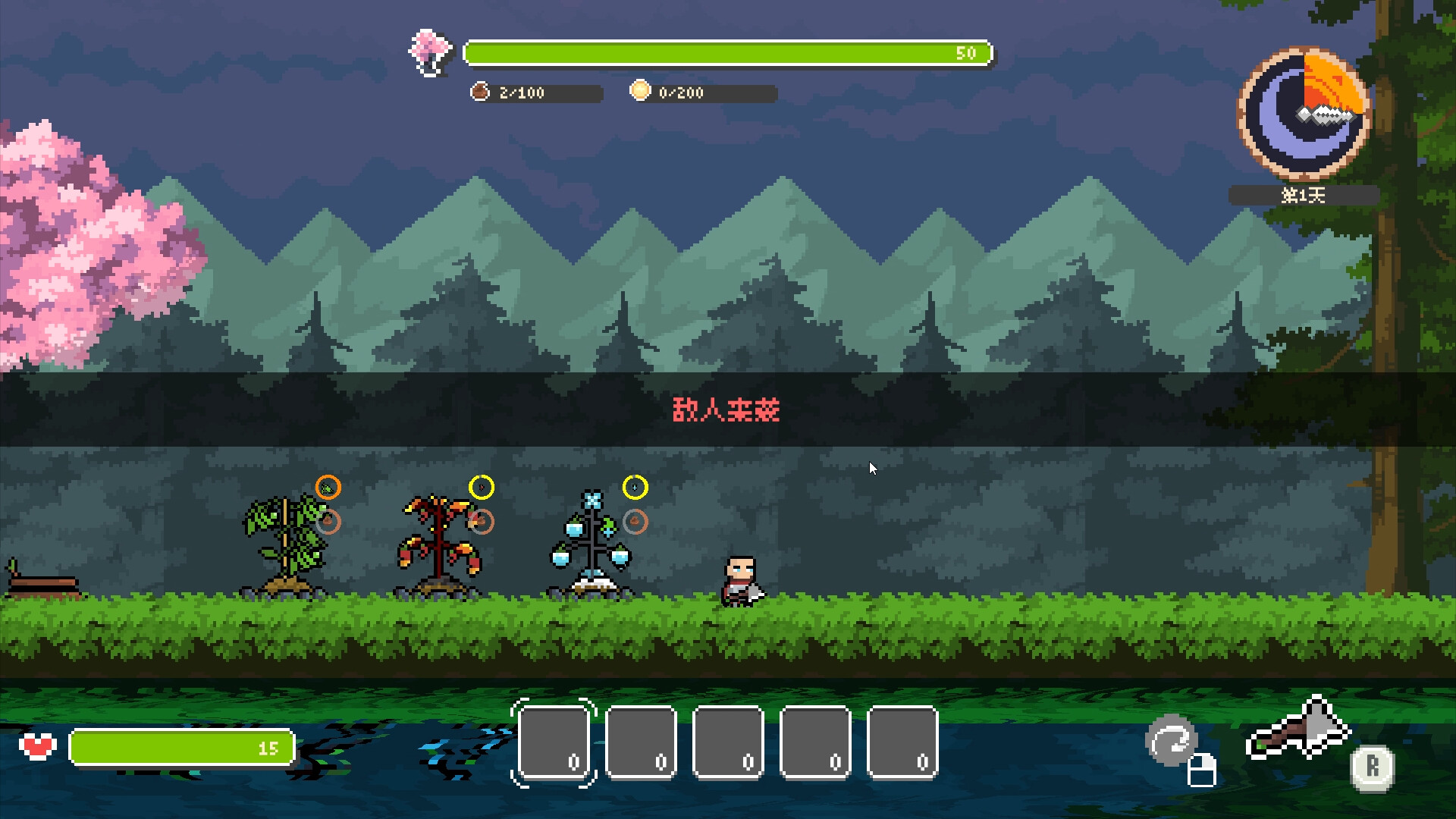Click the fertilizer counter icon showing 2/100
Viewport: 1456px width, 819px height.
pos(479,93)
